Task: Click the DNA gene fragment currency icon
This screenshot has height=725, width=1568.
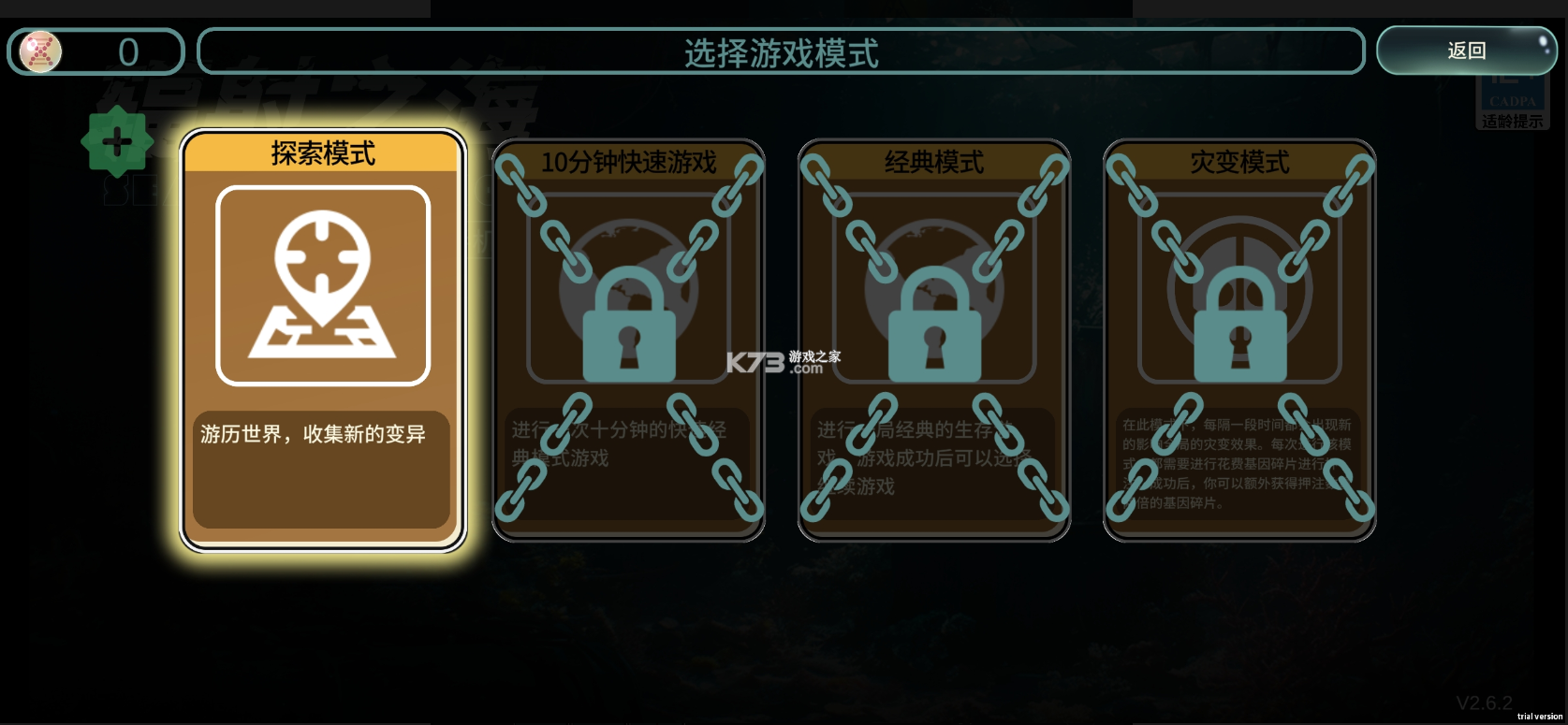Action: [38, 52]
